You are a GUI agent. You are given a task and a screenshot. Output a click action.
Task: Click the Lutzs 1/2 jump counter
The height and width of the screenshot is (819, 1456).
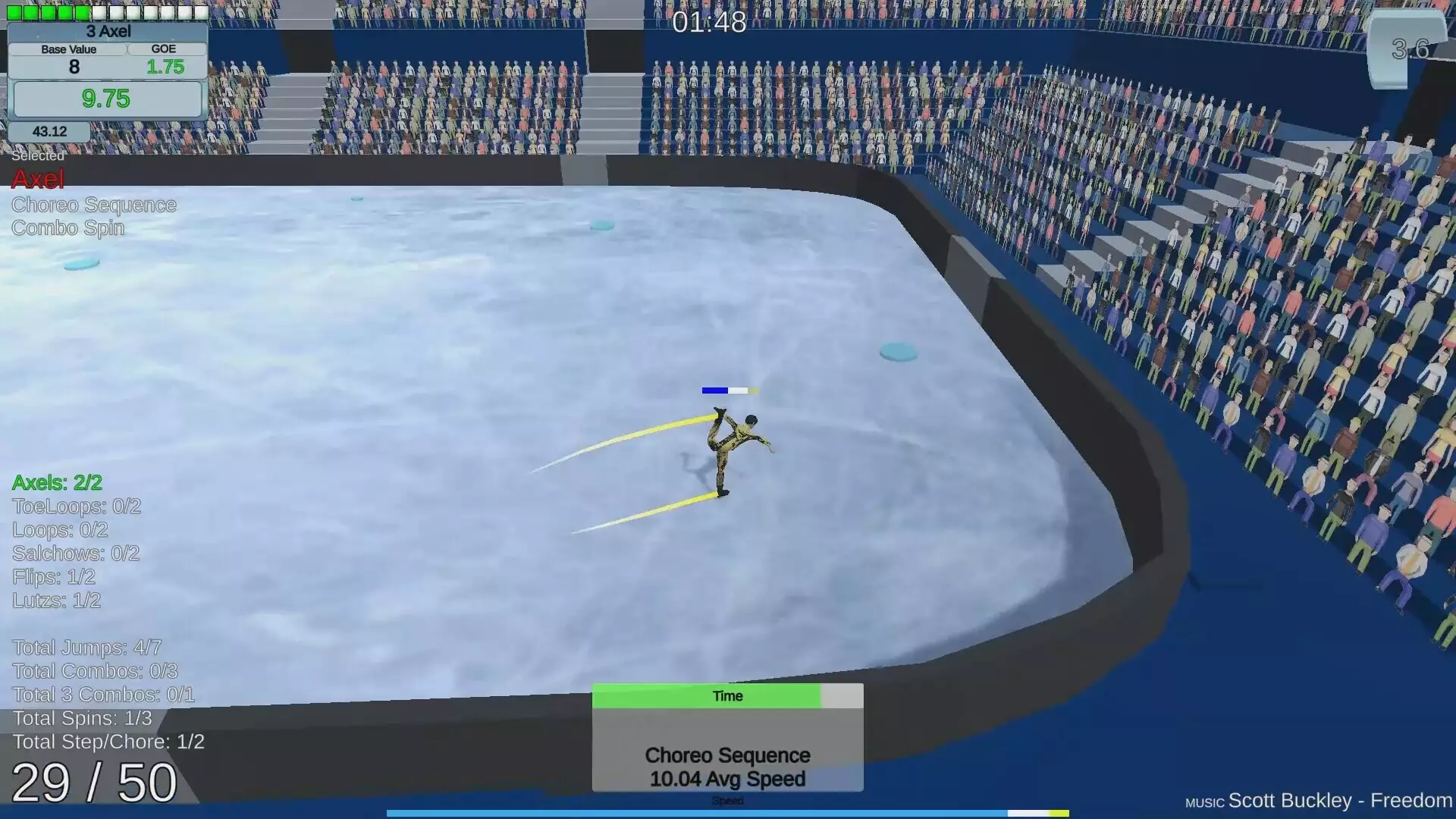pyautogui.click(x=55, y=601)
